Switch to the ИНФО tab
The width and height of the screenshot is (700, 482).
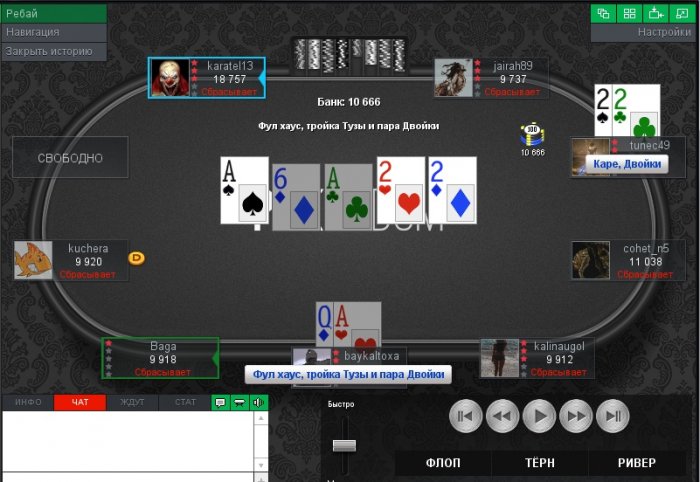pyautogui.click(x=28, y=402)
